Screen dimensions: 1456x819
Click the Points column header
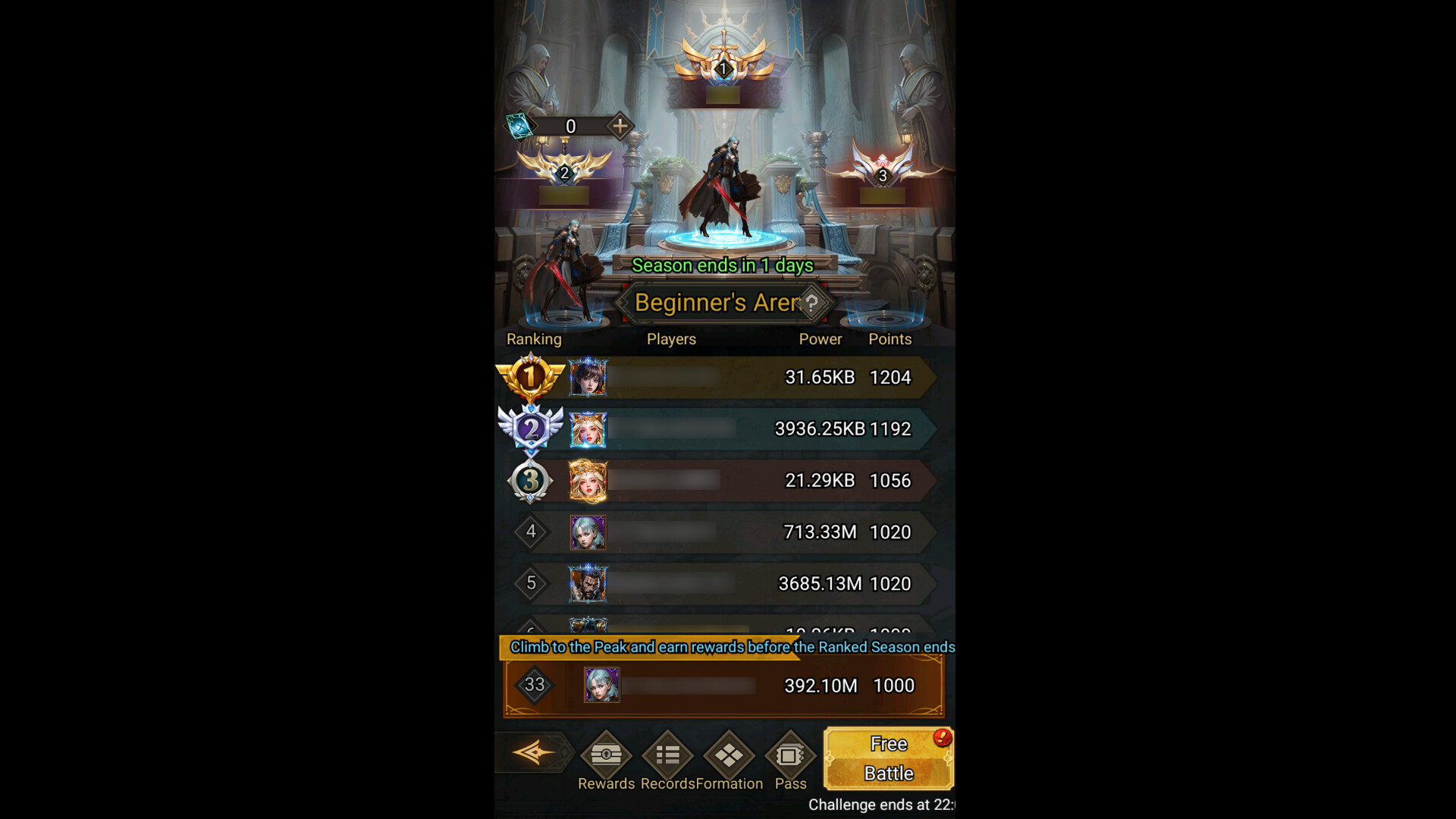pos(890,339)
